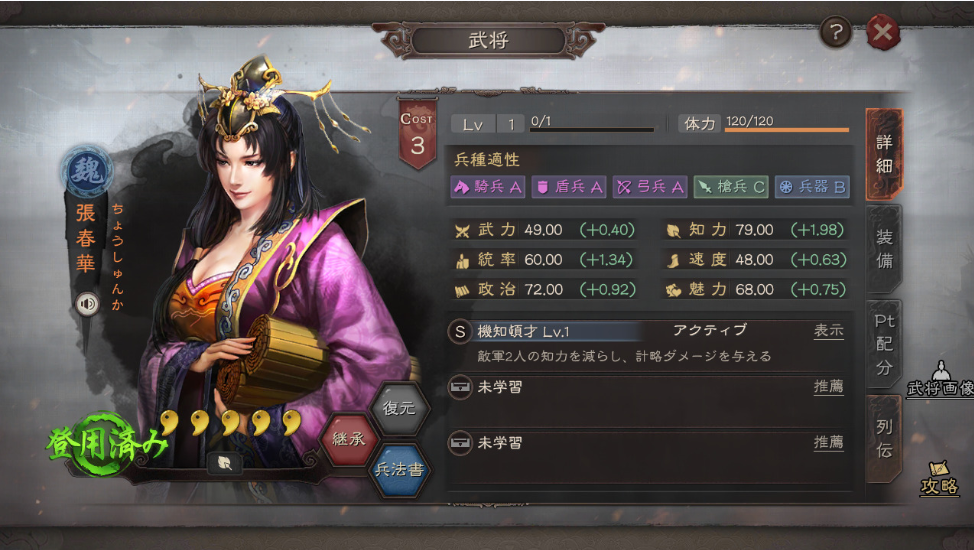The height and width of the screenshot is (550, 974).
Task: Select the 兵器 B aptitude badge
Action: pyautogui.click(x=812, y=186)
